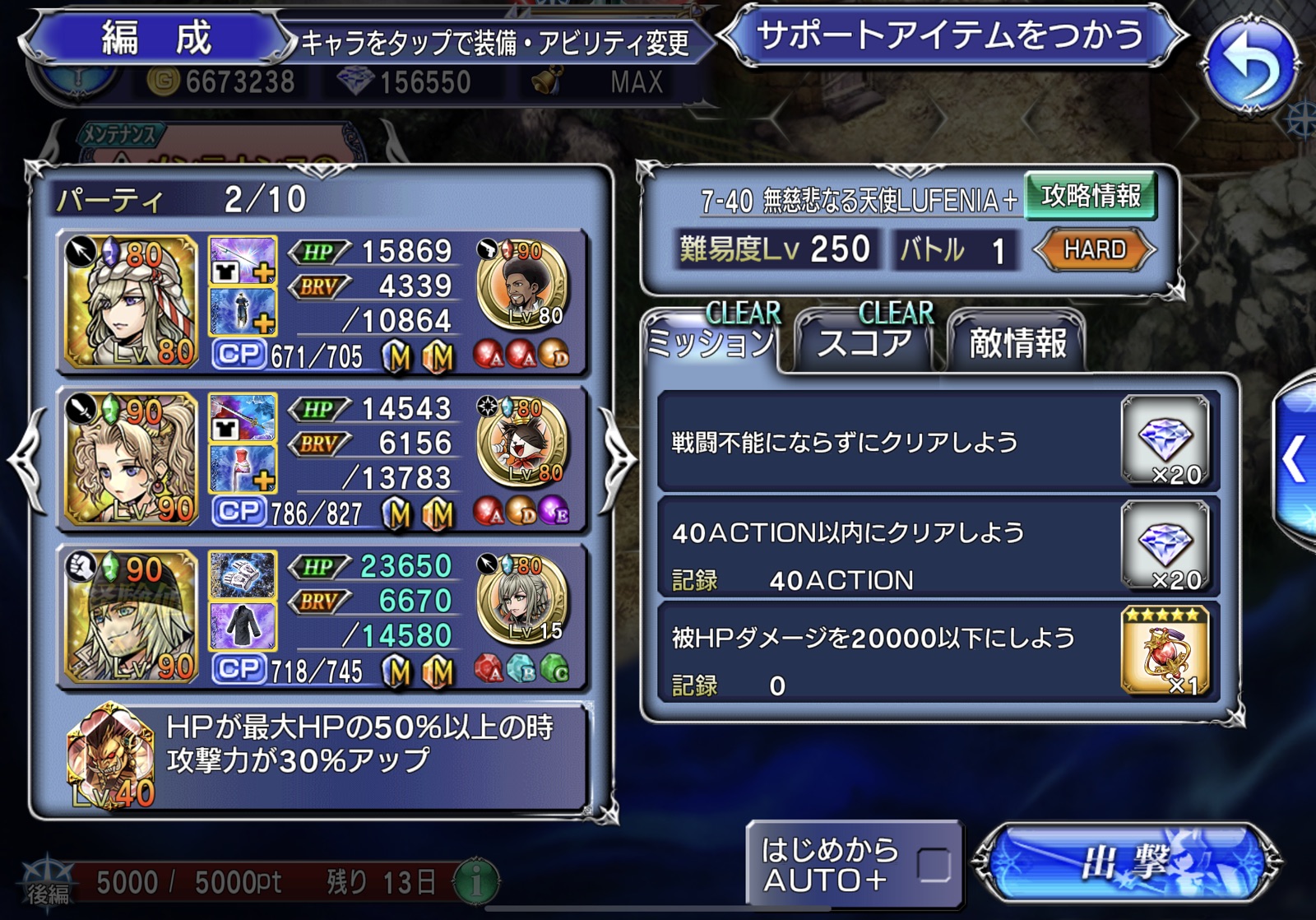Image resolution: width=1316 pixels, height=920 pixels.
Task: Go back with the blue return arrow
Action: click(1251, 65)
